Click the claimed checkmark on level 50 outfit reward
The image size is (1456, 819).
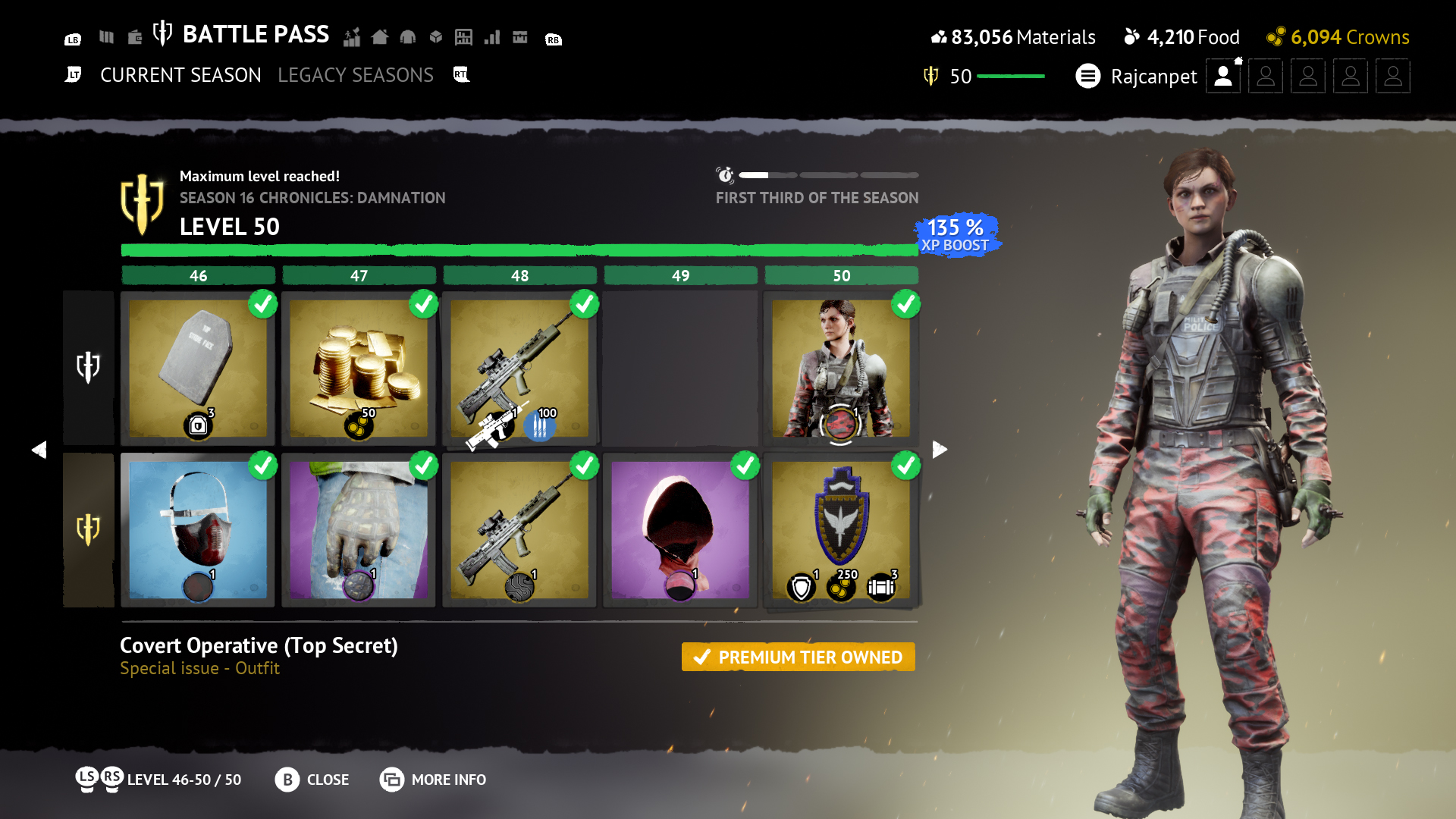tap(905, 304)
